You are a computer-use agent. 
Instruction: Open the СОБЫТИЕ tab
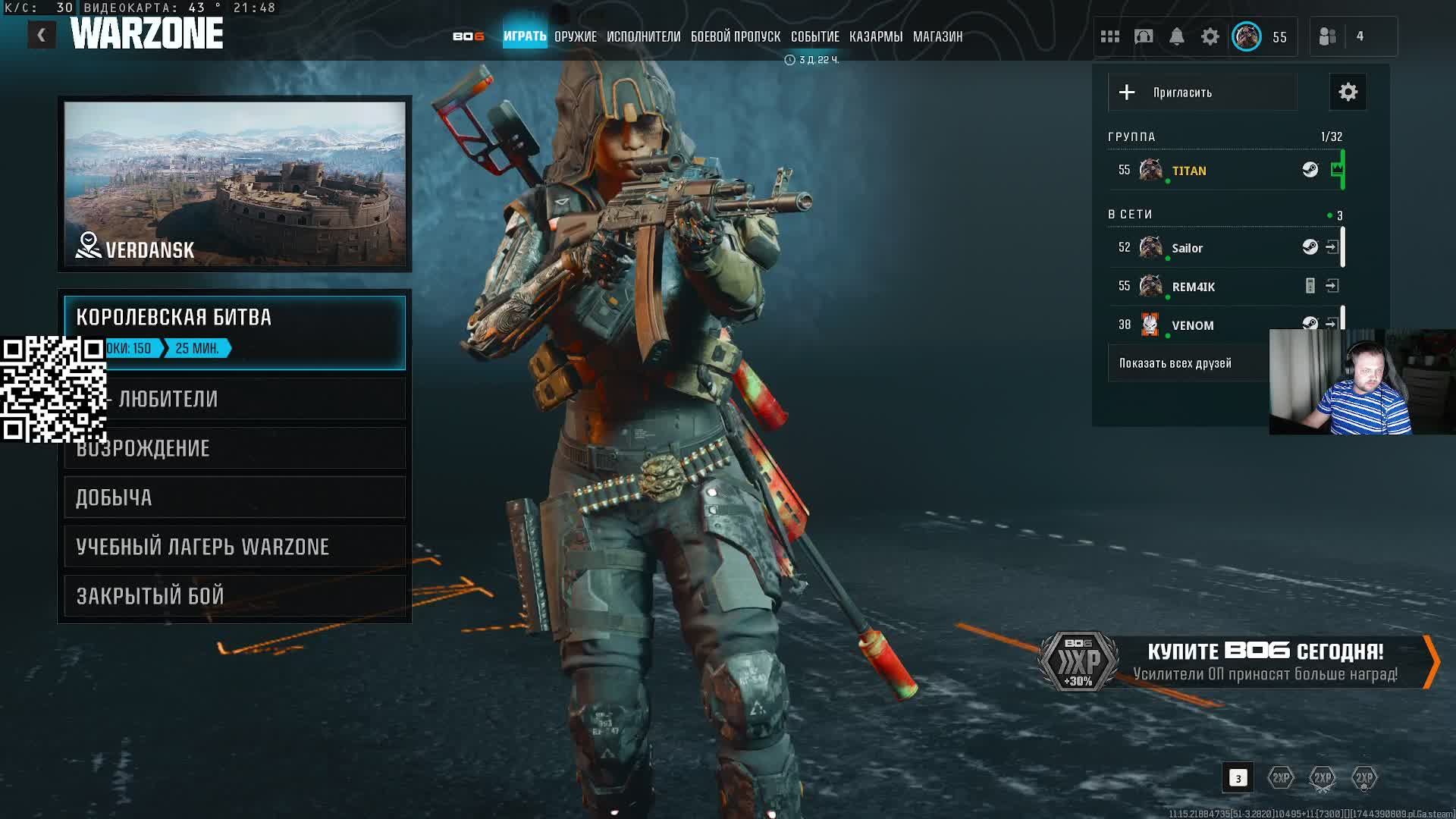point(814,36)
